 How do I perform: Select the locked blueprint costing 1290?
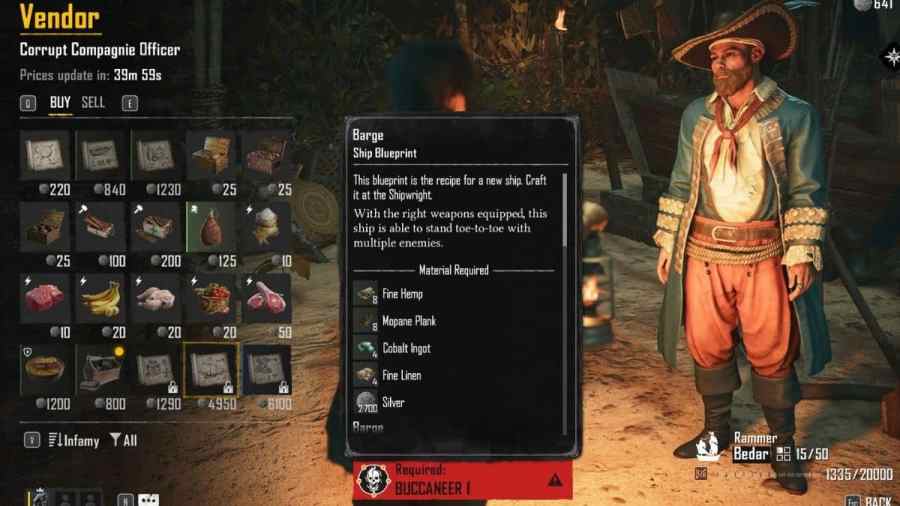[155, 370]
